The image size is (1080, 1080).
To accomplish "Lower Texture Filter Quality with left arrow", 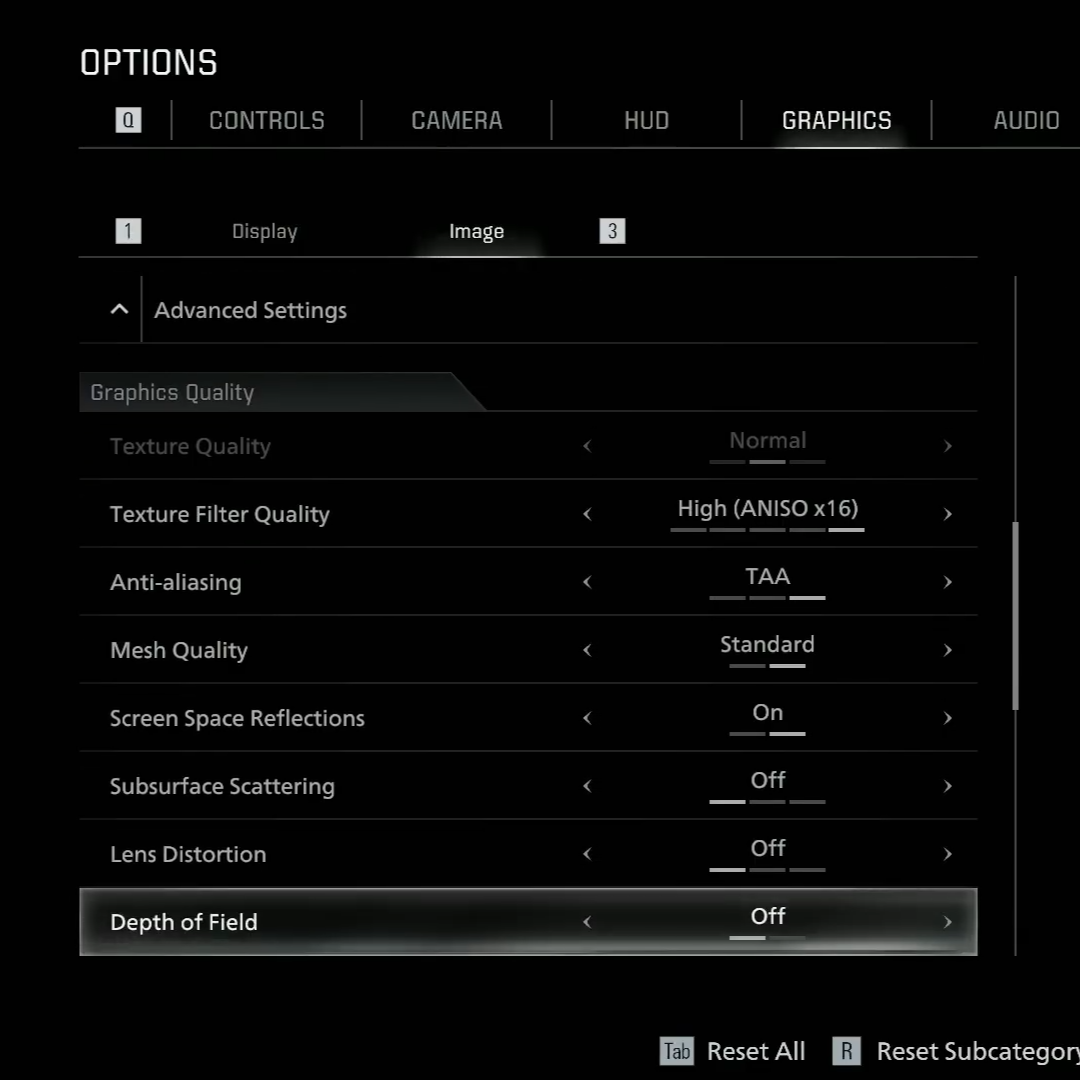I will (587, 514).
